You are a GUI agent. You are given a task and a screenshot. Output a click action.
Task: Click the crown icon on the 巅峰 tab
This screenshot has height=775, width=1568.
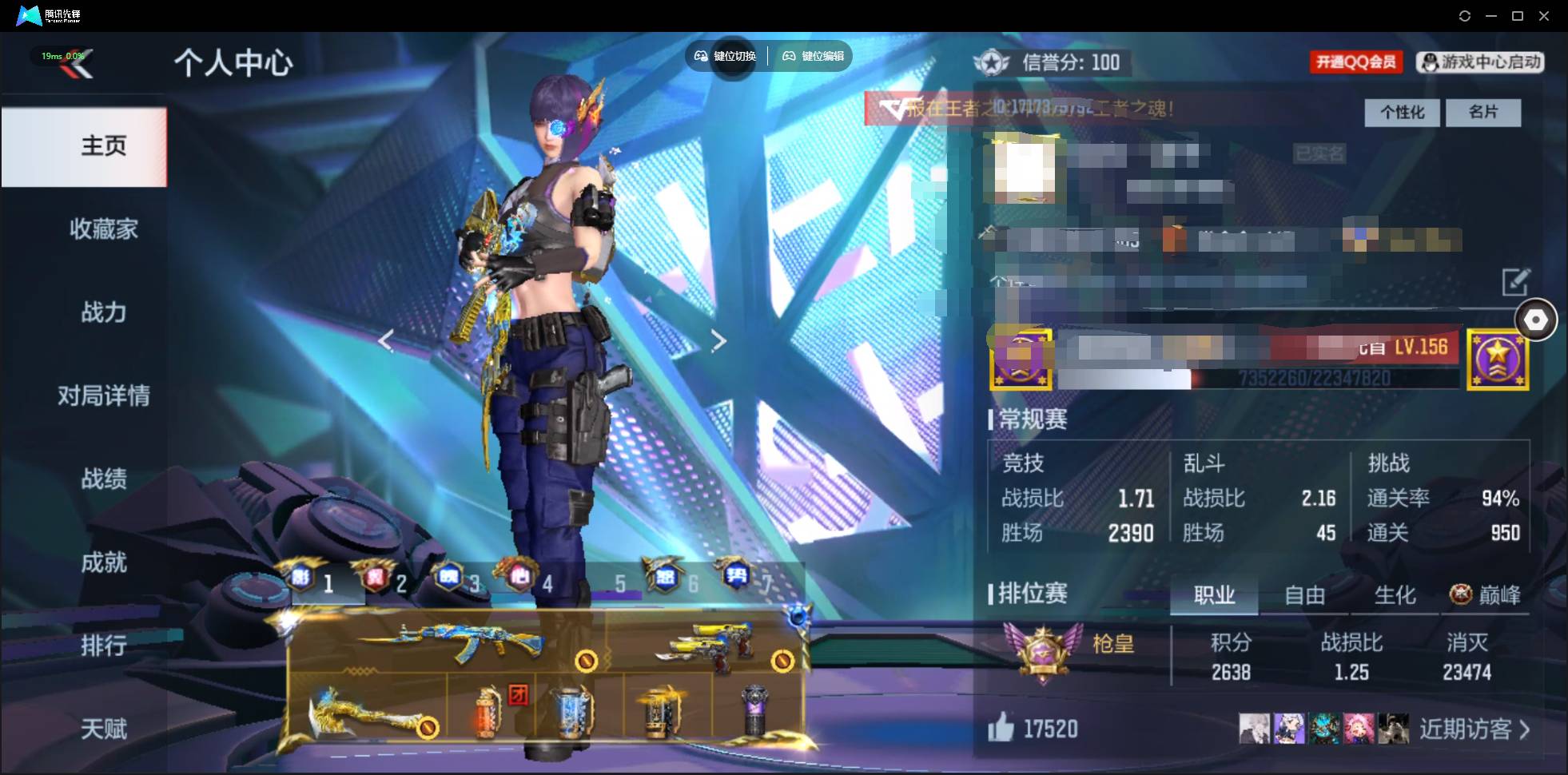pyautogui.click(x=1460, y=594)
